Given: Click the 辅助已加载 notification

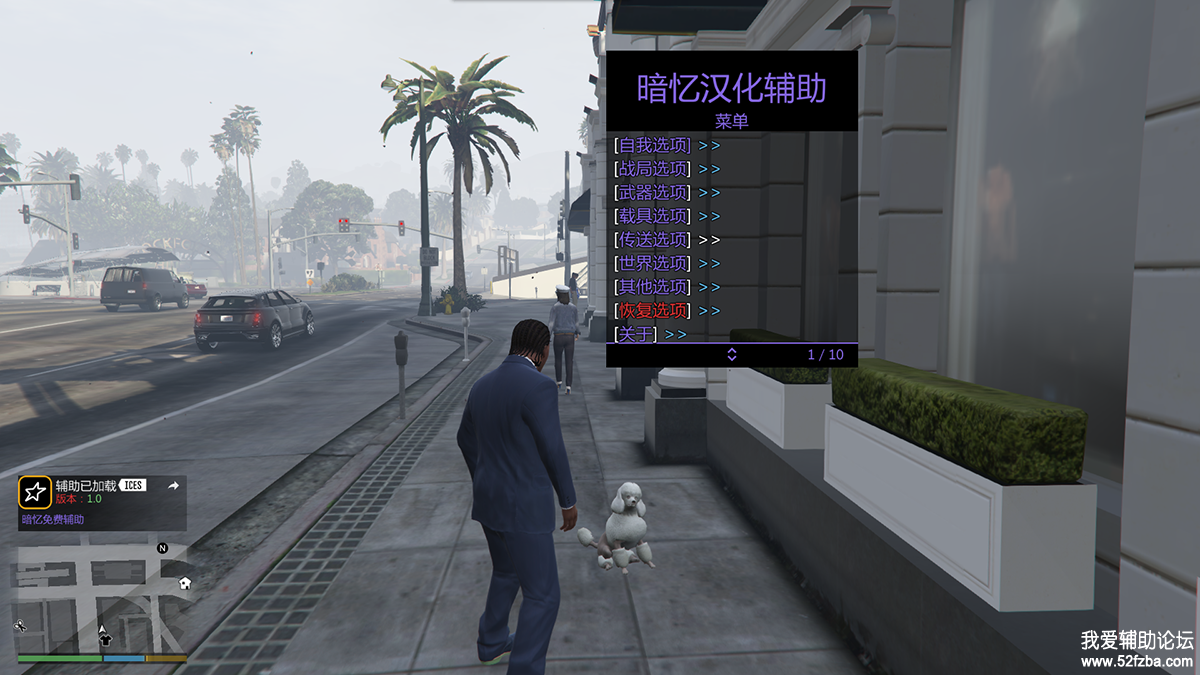Looking at the screenshot, I should click(x=102, y=502).
